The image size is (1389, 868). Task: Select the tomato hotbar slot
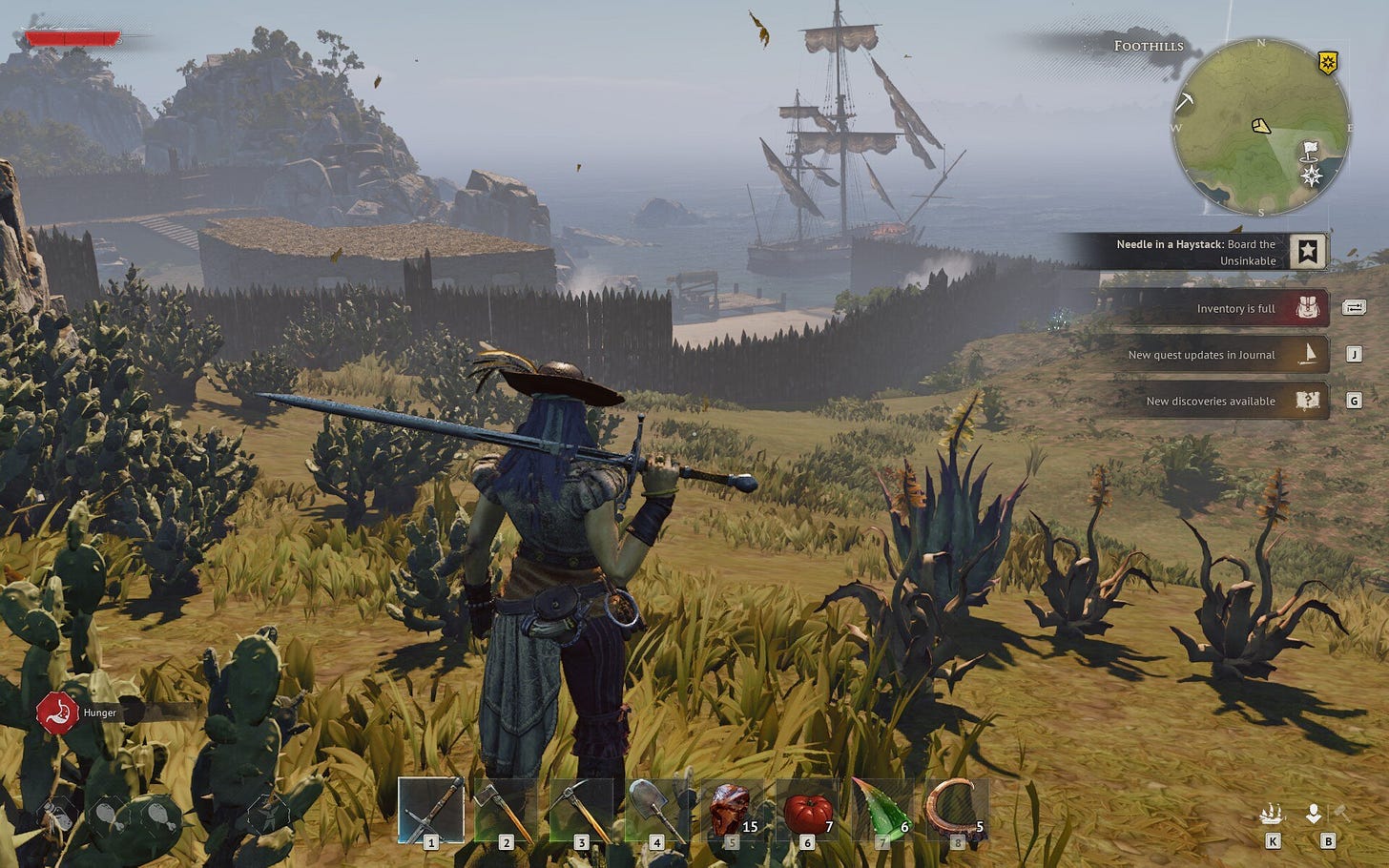pos(807,811)
